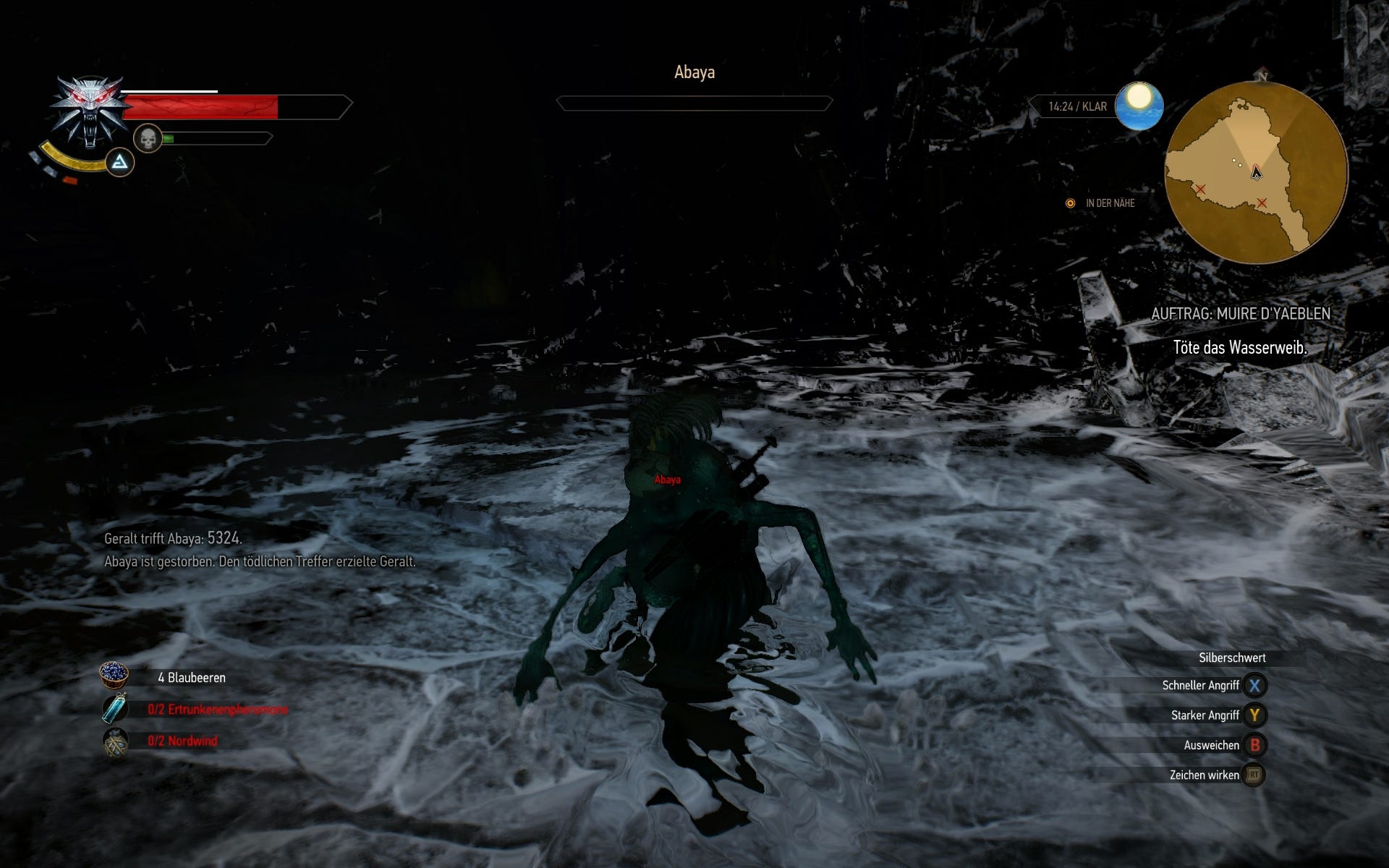Click a red X monster marker on minimap
Image resolution: width=1389 pixels, height=868 pixels.
[x=1201, y=189]
